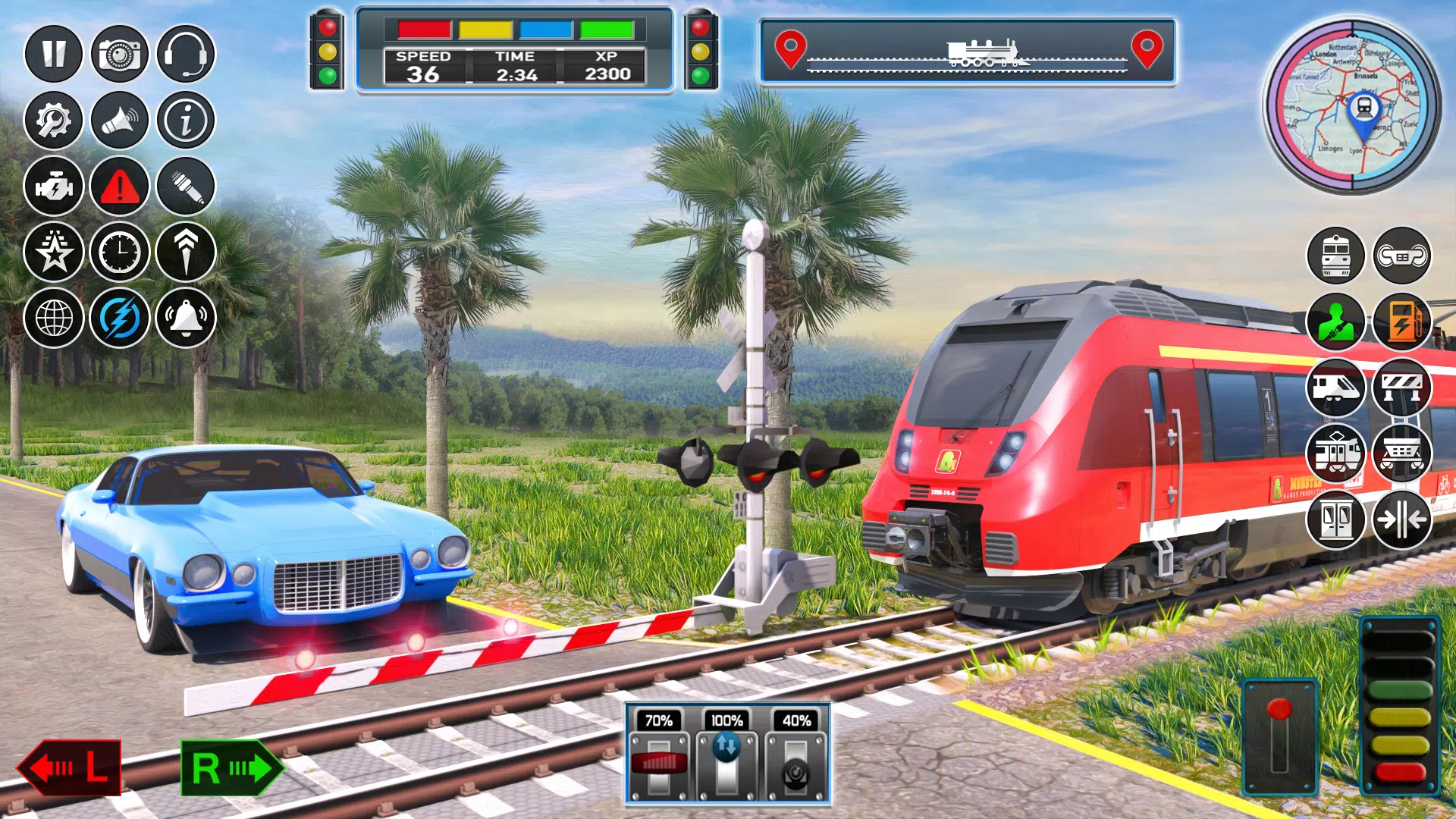The image size is (1456, 819).
Task: Select the locomotive icon in the right panel
Action: coord(1337,256)
